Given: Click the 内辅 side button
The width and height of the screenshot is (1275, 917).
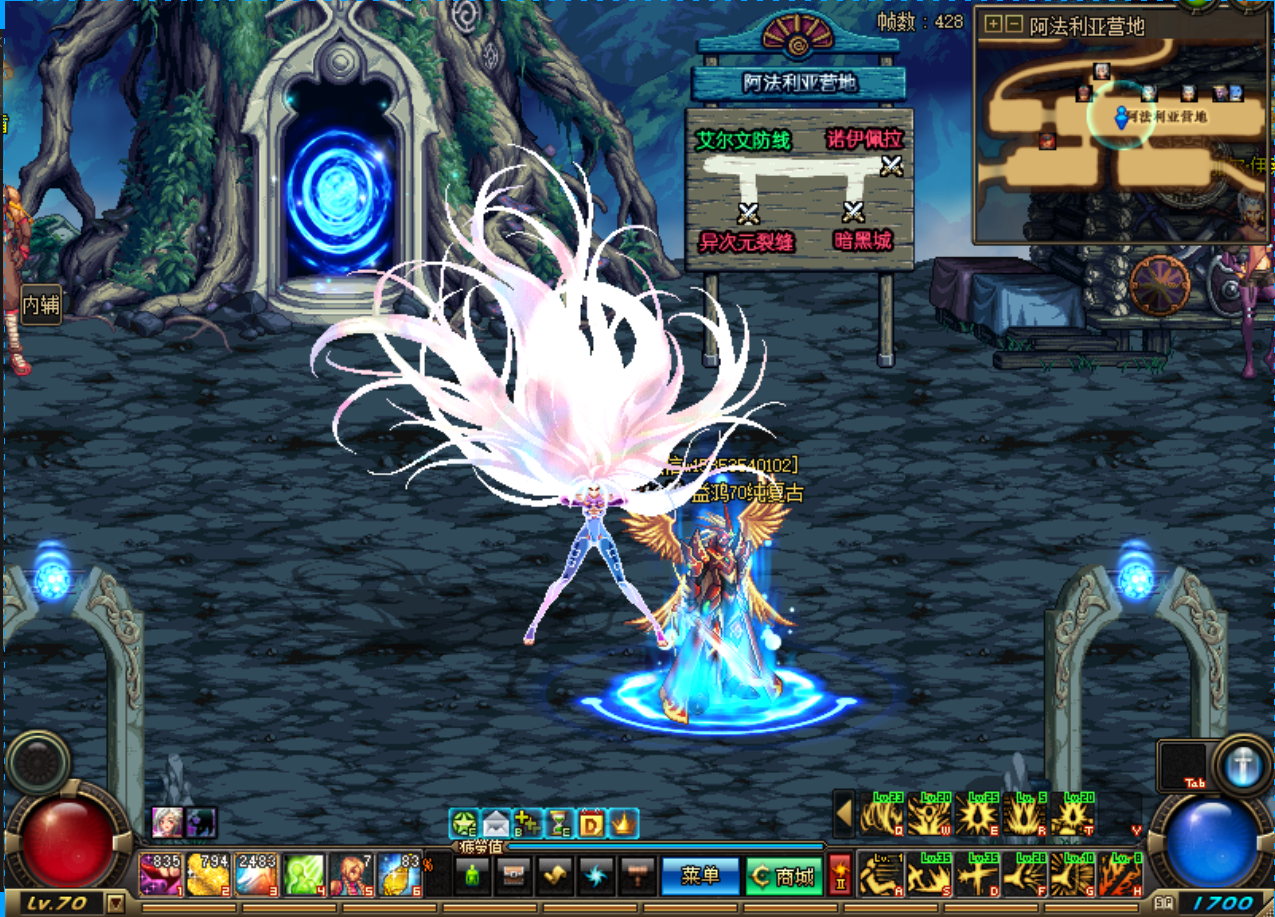Looking at the screenshot, I should click(41, 304).
